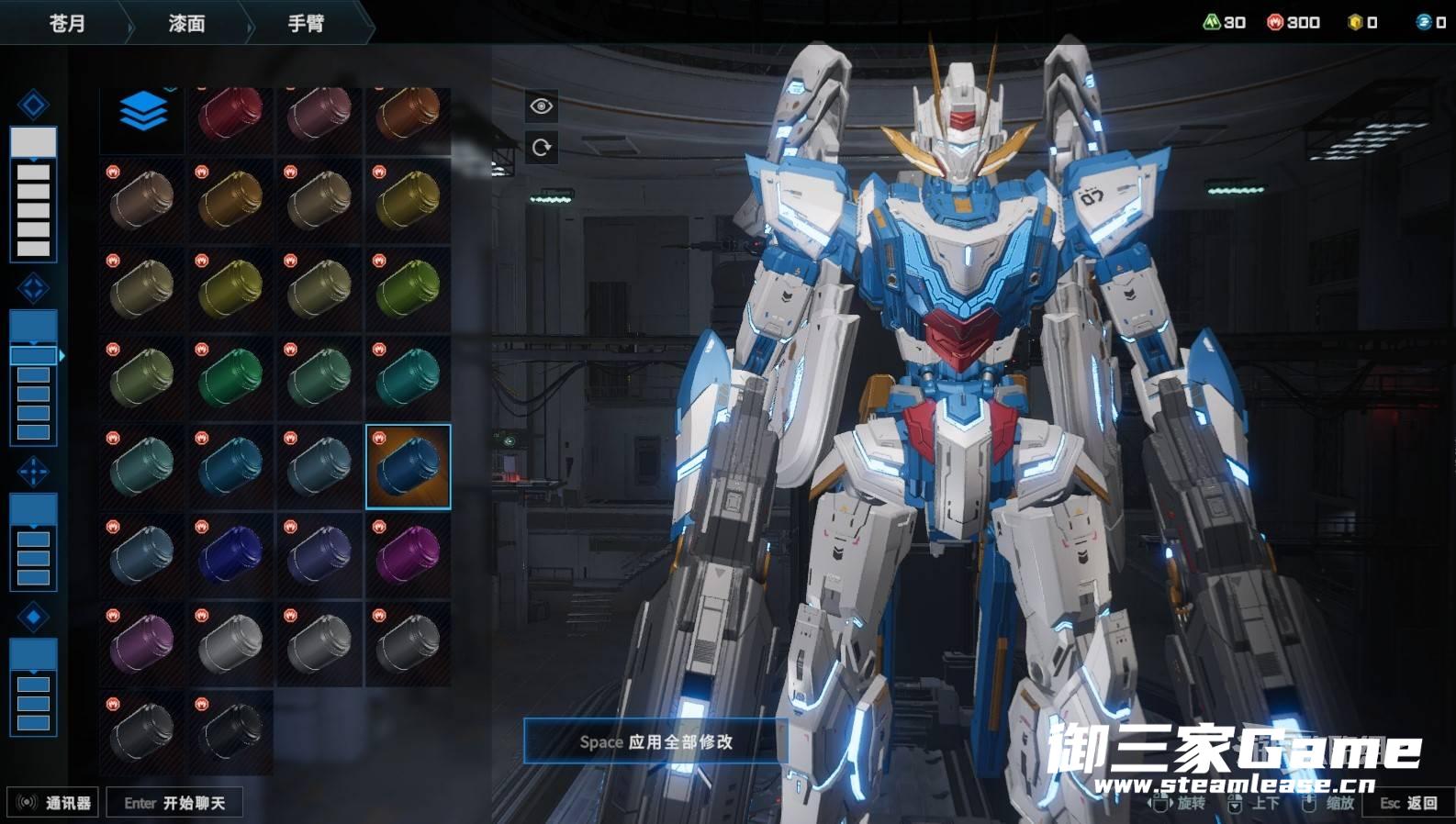Go to the 苍月 tab
1456x824 pixels.
click(67, 23)
